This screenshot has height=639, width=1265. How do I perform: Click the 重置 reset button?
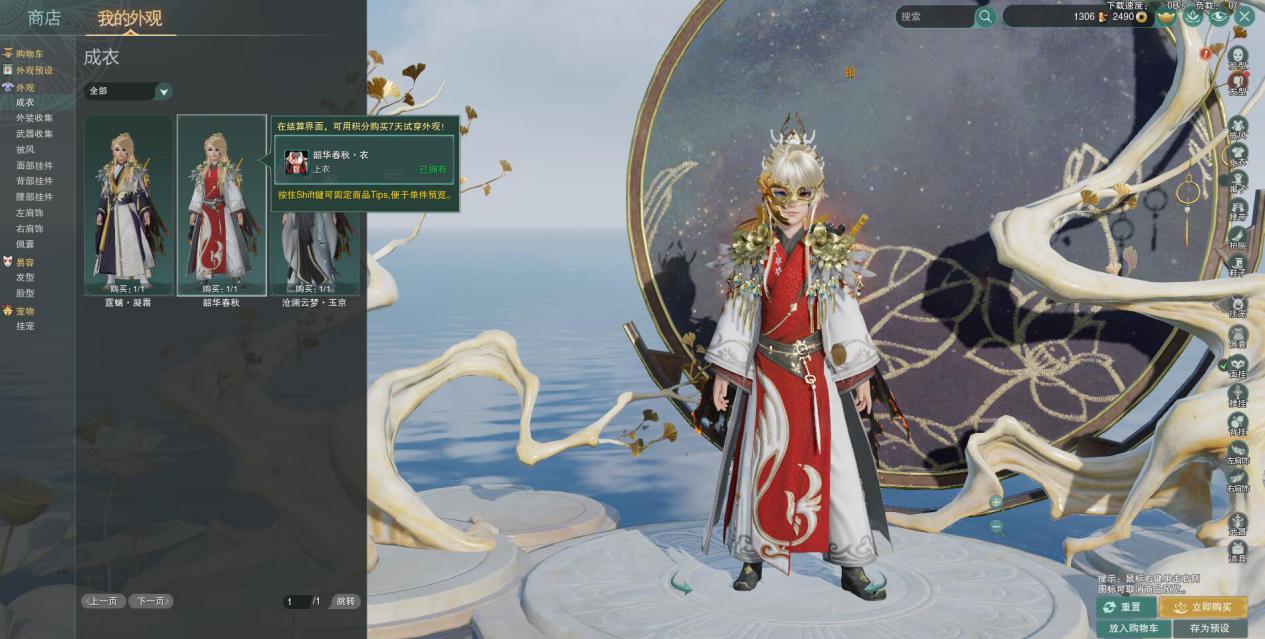(x=1125, y=607)
